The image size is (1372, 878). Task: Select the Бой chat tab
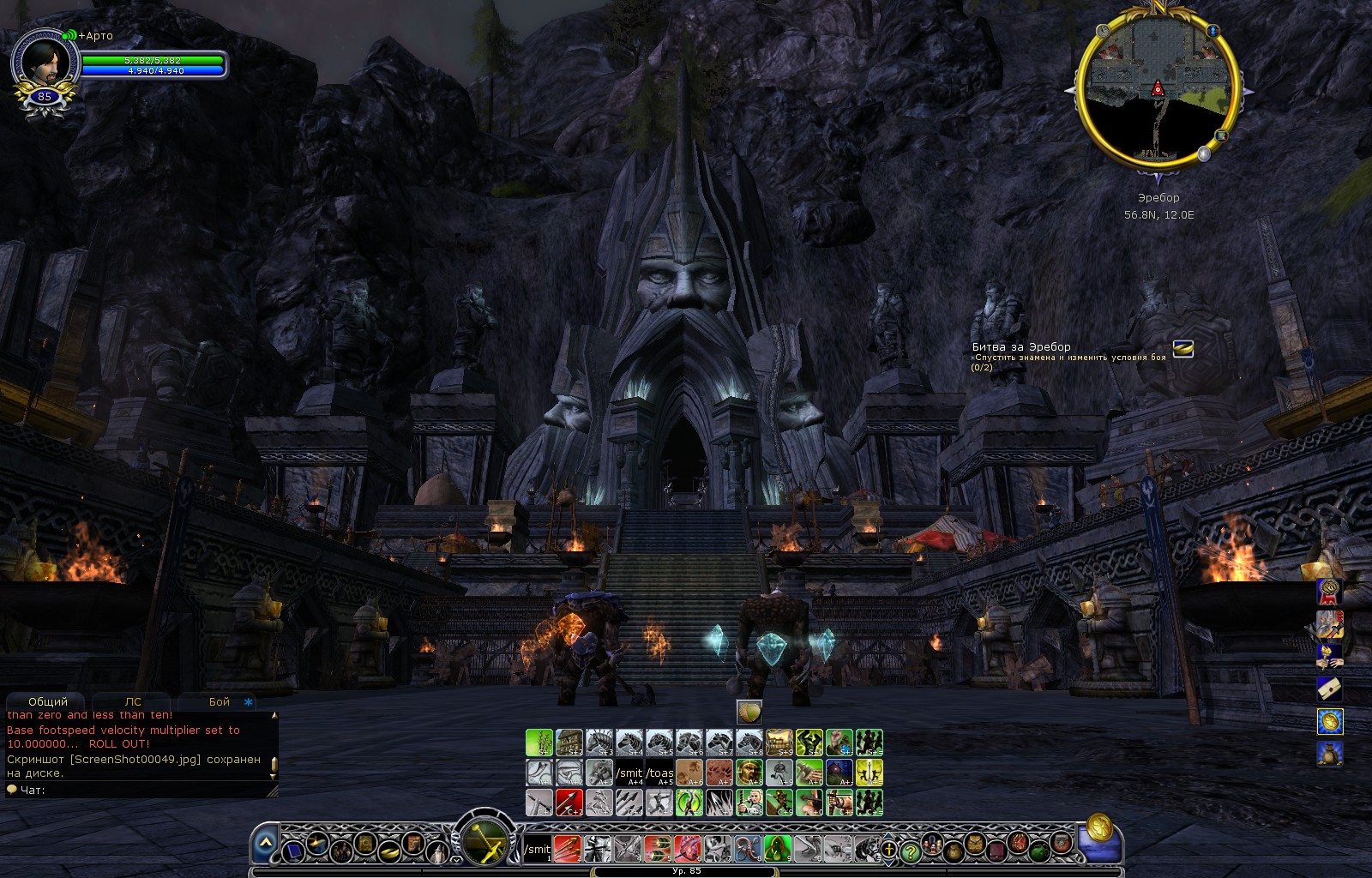coord(220,701)
